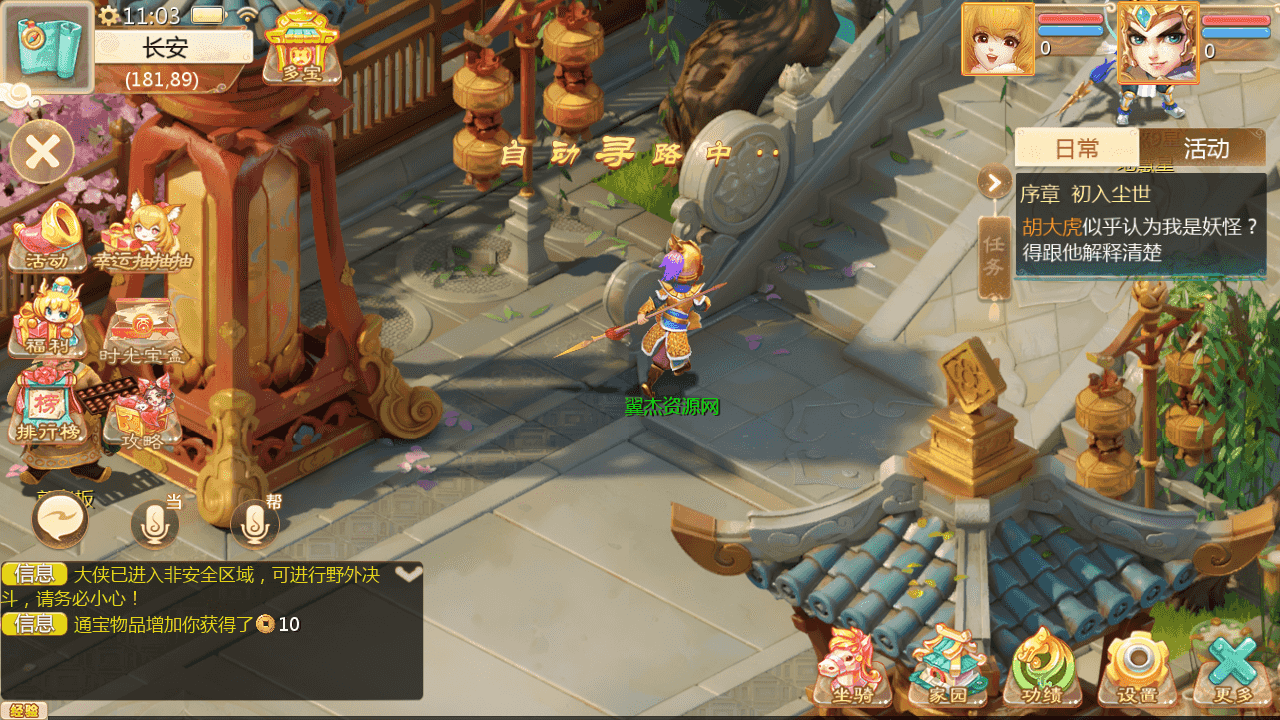Activate the 帮 guild voice microphone
Image resolution: width=1280 pixels, height=720 pixels.
255,523
